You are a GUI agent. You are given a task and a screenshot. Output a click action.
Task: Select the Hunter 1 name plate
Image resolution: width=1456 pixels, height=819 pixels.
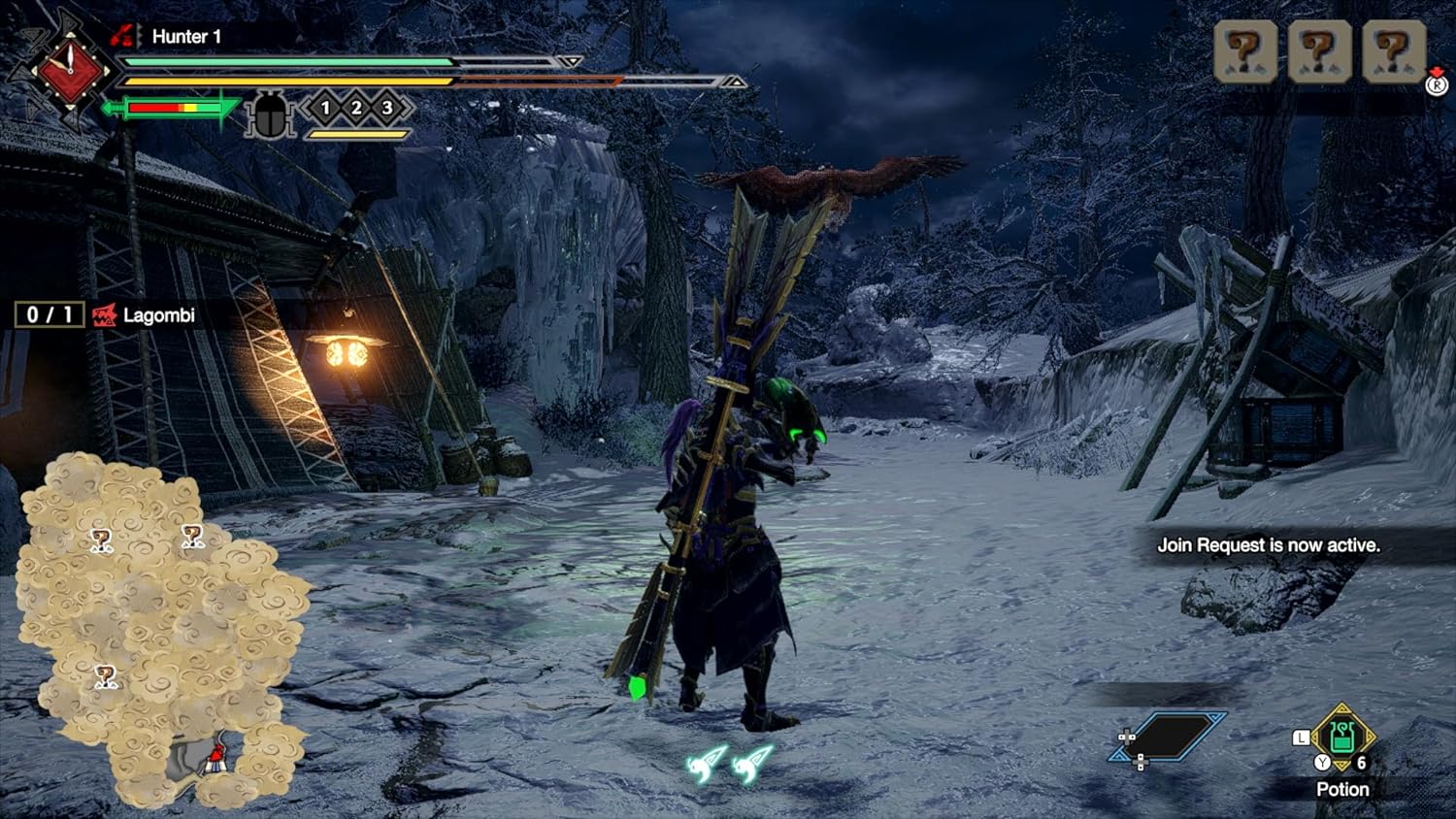(185, 37)
